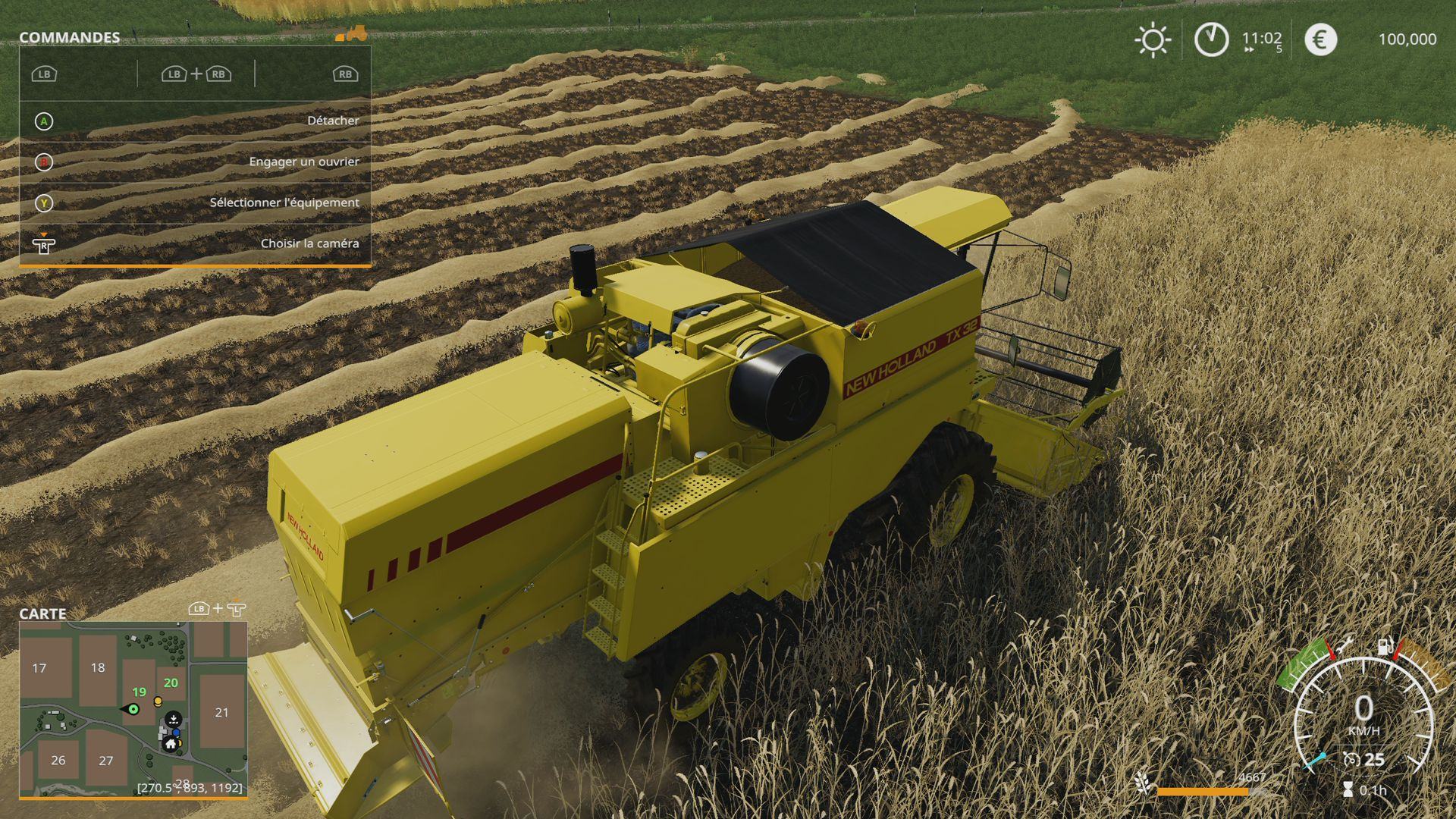The image size is (1456, 819).
Task: Expand the LB controls group
Action: click(x=43, y=74)
